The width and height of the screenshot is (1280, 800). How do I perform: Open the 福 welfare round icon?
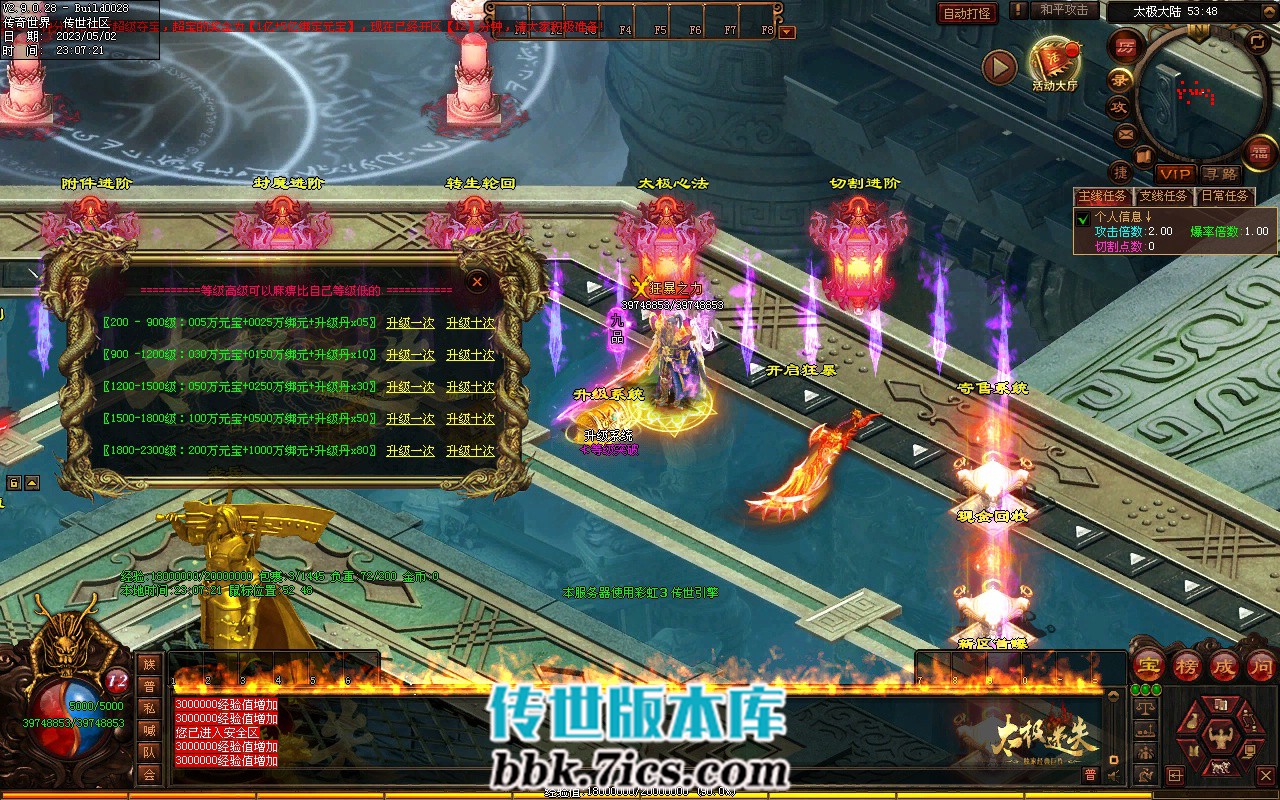(x=1259, y=152)
